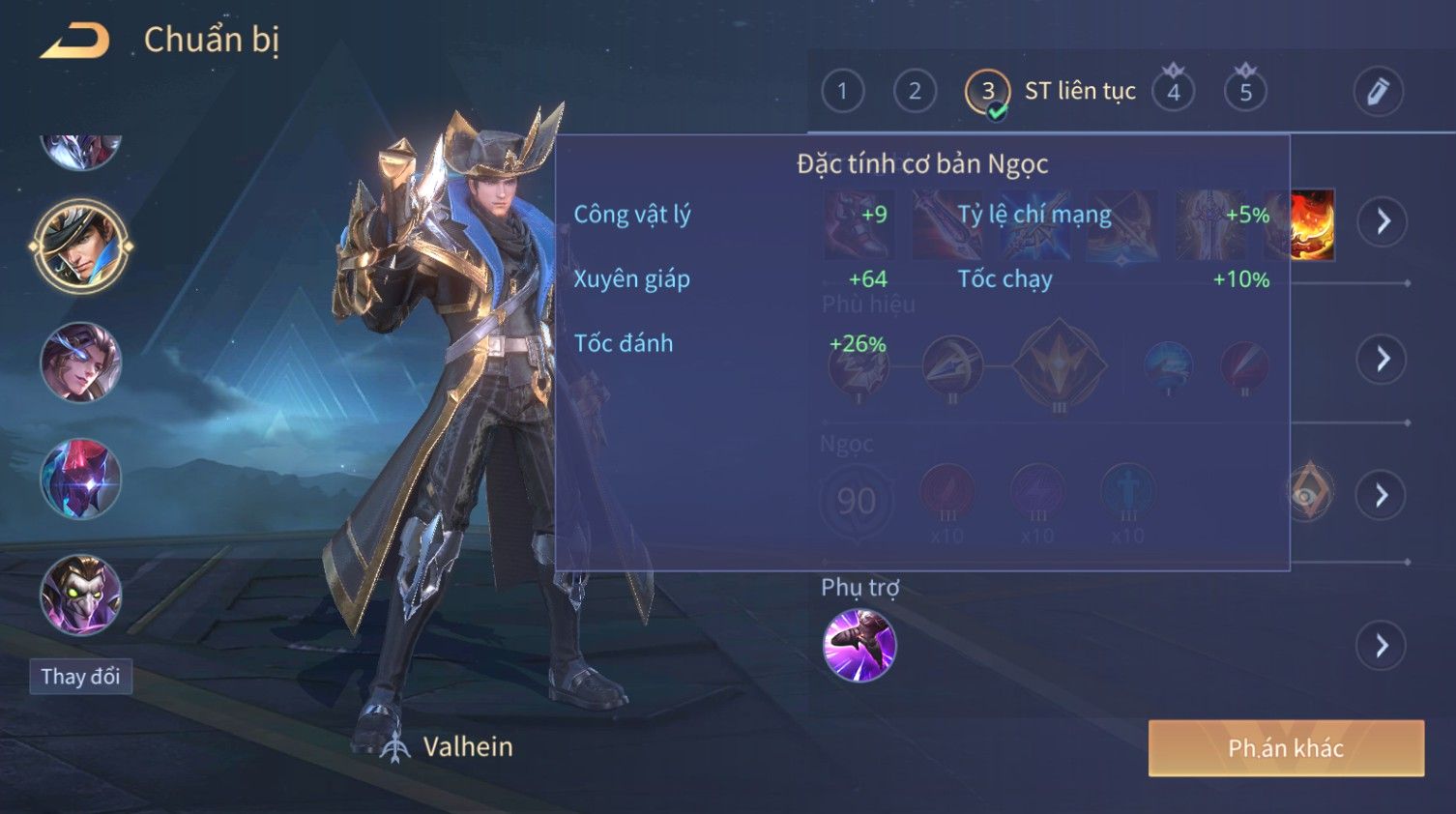Choose preset 3 ST liên tục
1456x814 pixels.
988,92
